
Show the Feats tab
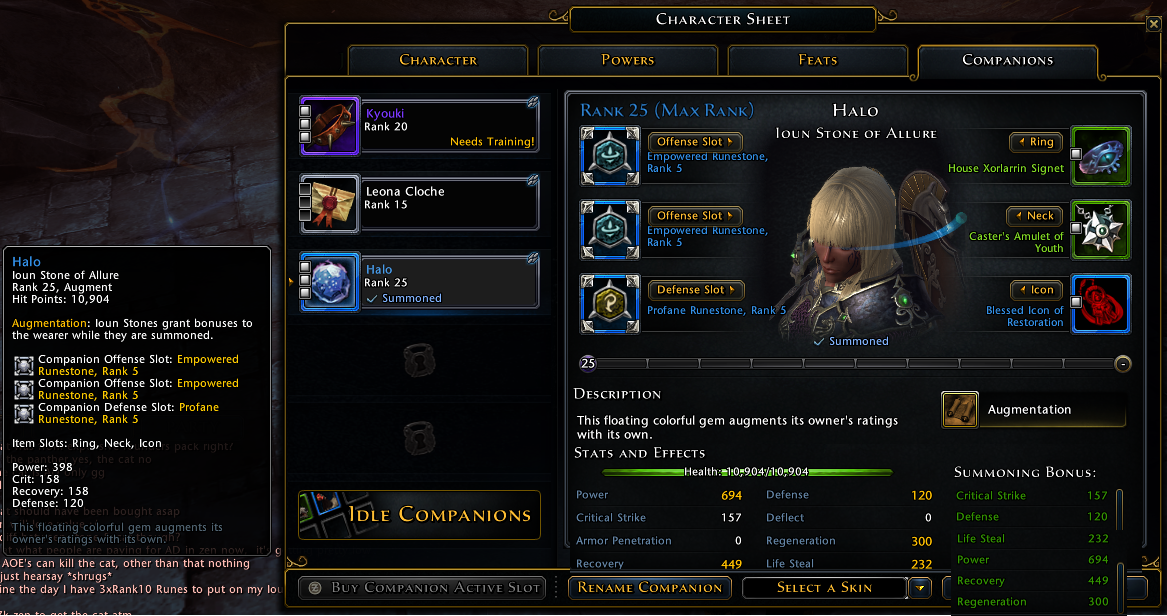click(817, 60)
